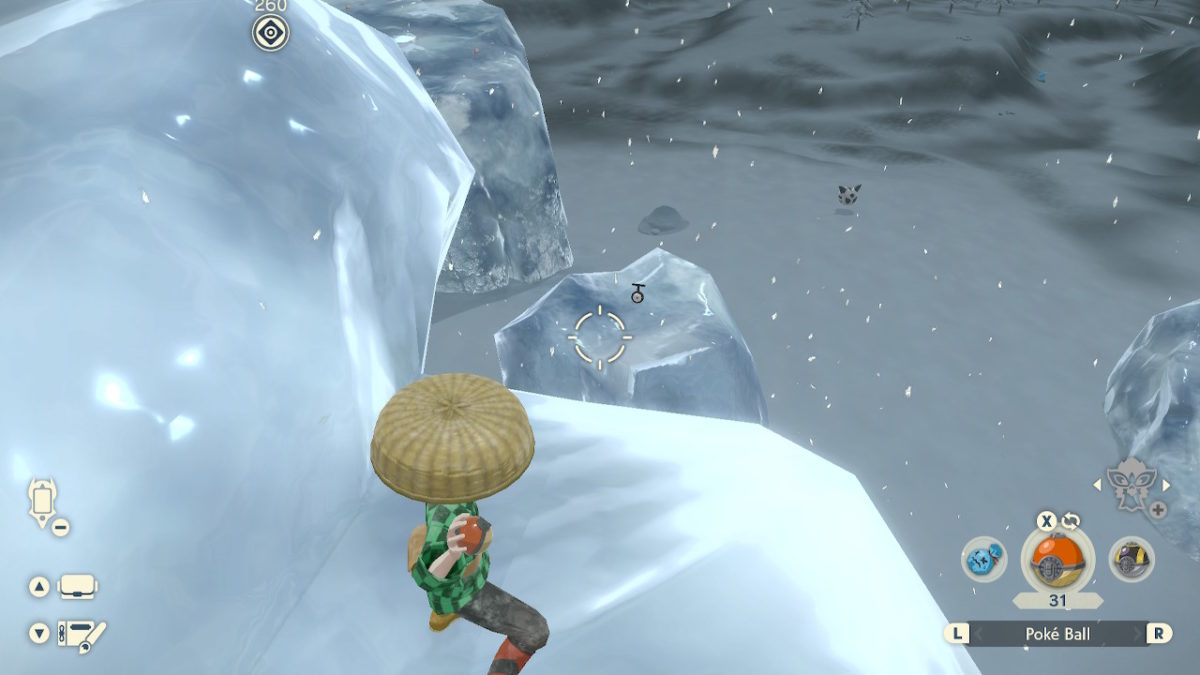The width and height of the screenshot is (1200, 675).
Task: Click the left arrow beside the ride icon
Action: [1096, 485]
